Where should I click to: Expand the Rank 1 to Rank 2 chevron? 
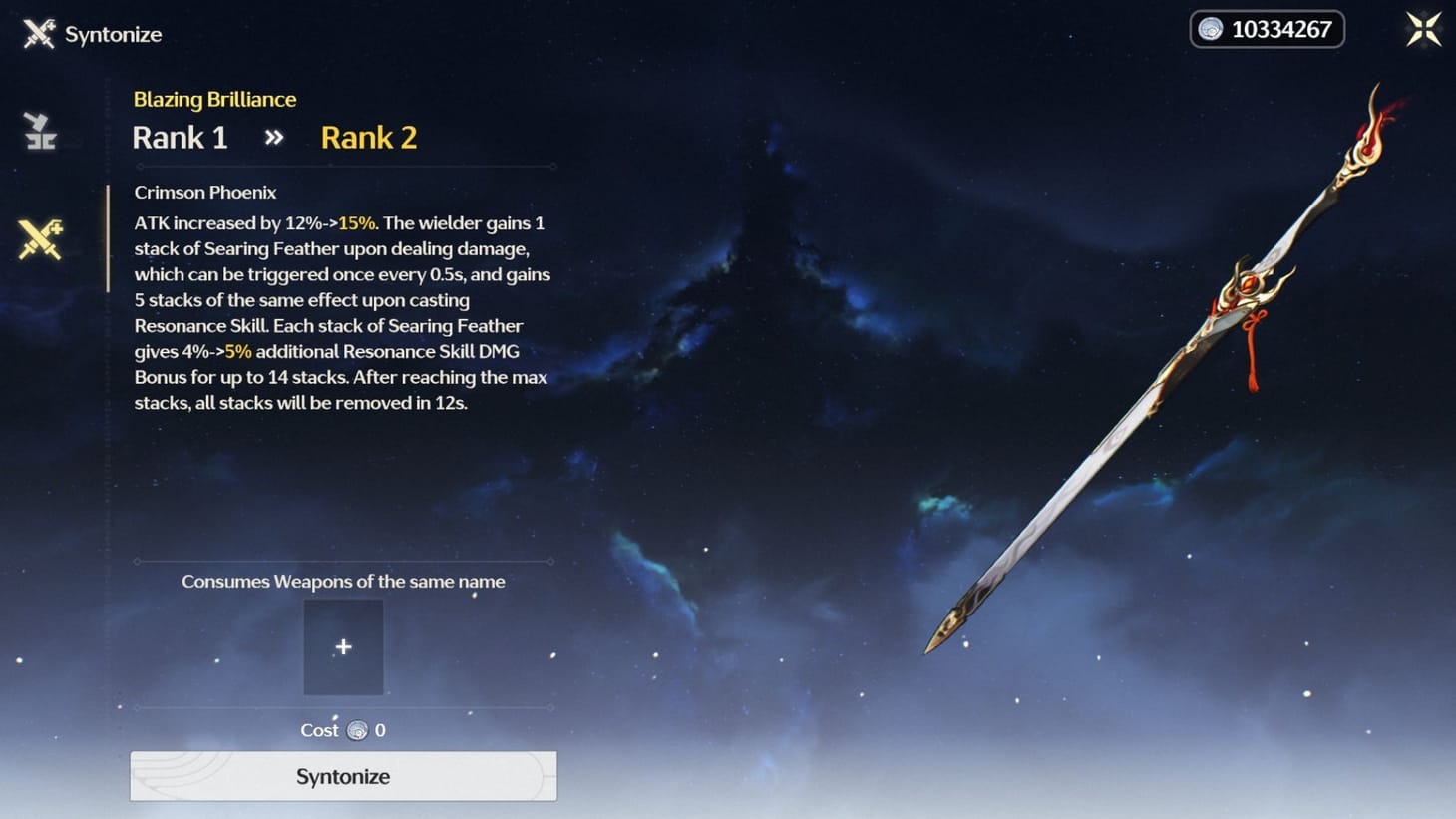coord(273,137)
